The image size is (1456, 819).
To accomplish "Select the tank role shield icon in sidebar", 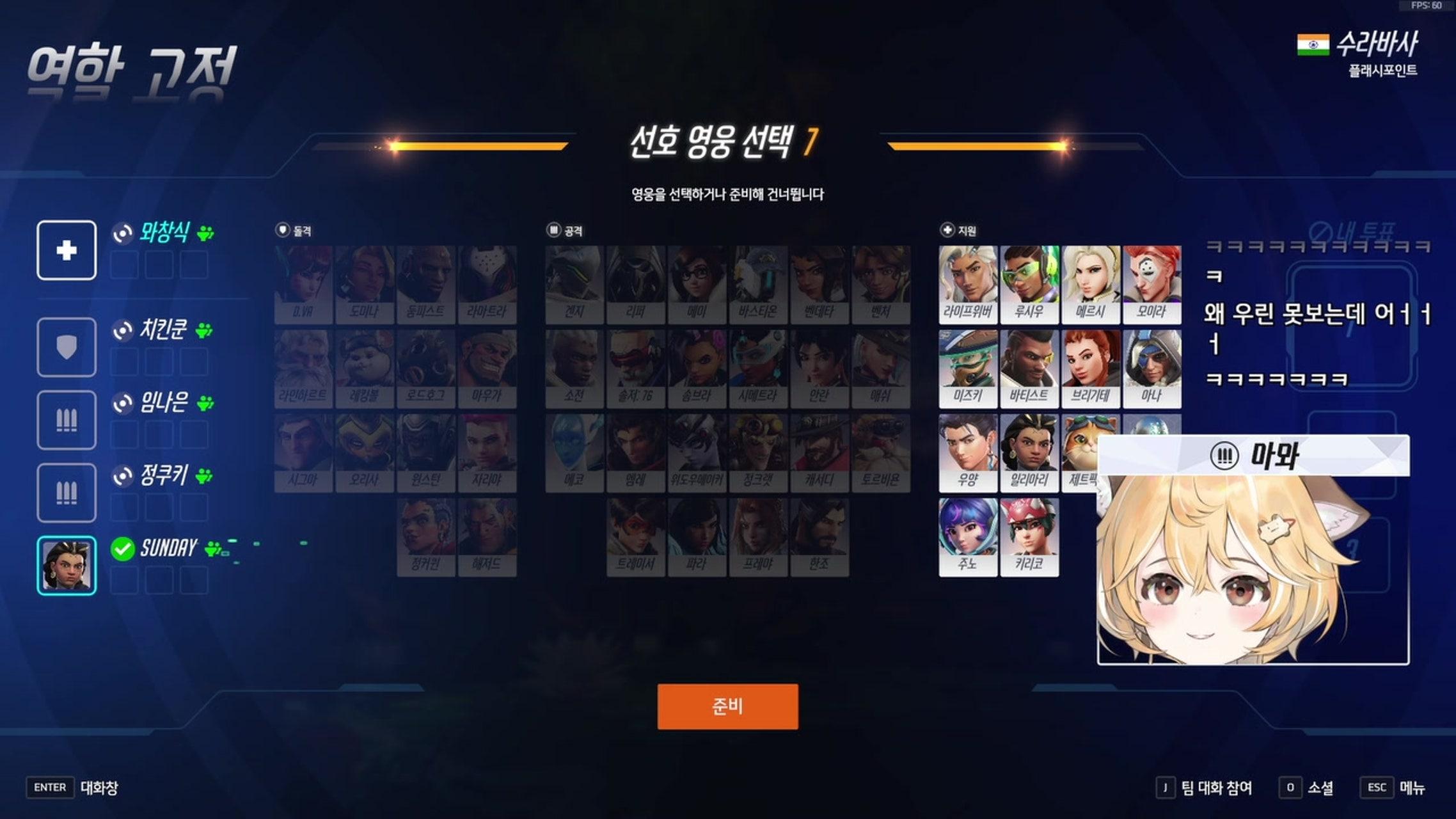I will pyautogui.click(x=66, y=347).
